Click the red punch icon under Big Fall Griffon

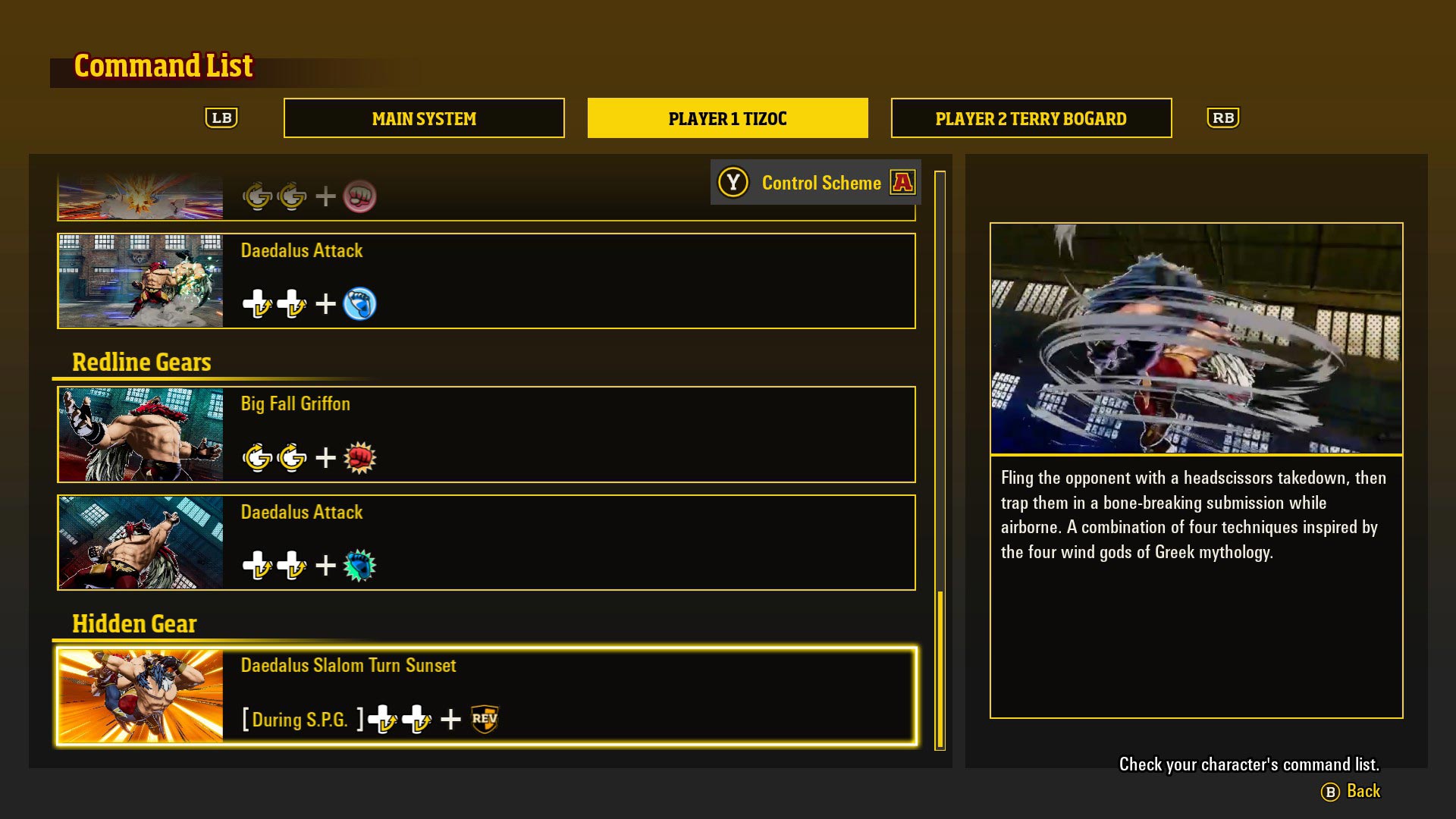pos(362,457)
